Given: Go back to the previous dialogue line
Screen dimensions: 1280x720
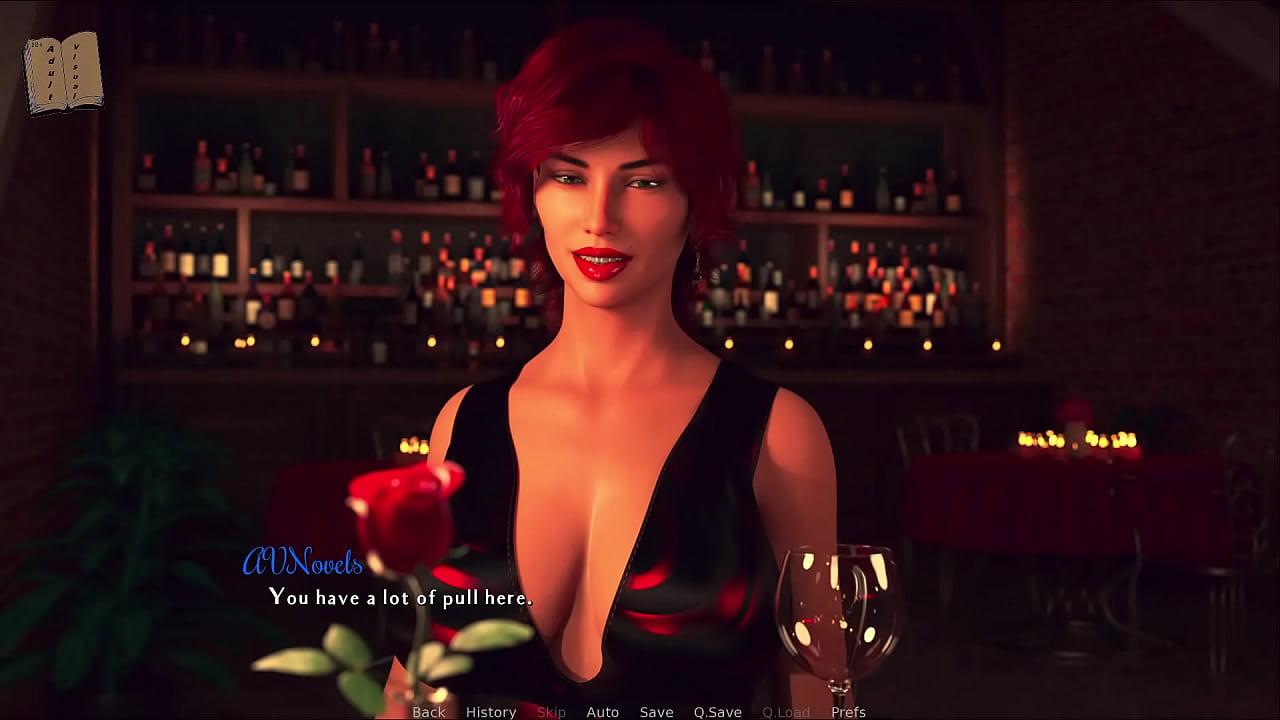Looking at the screenshot, I should pyautogui.click(x=429, y=712).
